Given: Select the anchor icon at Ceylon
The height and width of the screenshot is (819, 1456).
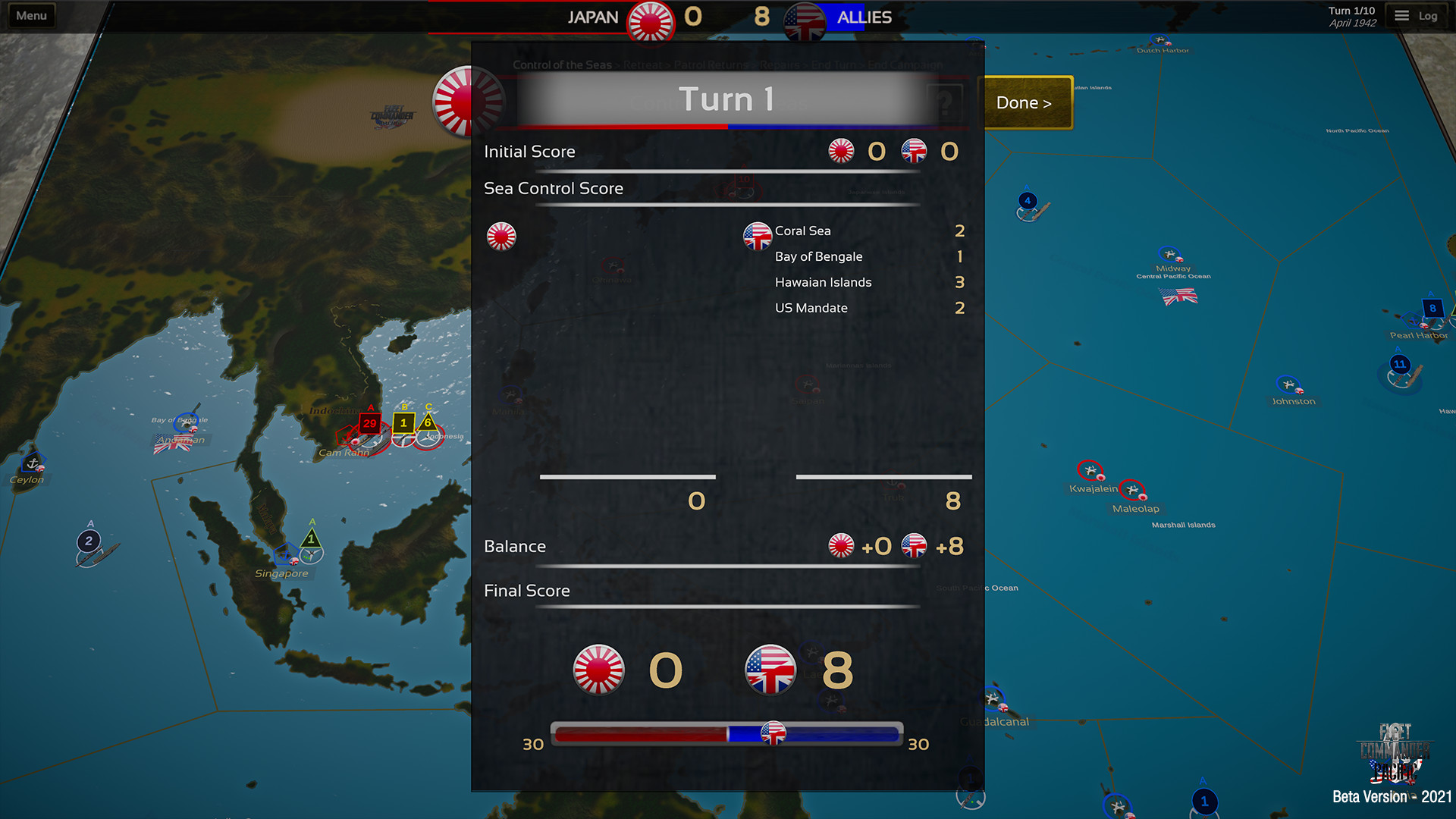Looking at the screenshot, I should pyautogui.click(x=33, y=464).
